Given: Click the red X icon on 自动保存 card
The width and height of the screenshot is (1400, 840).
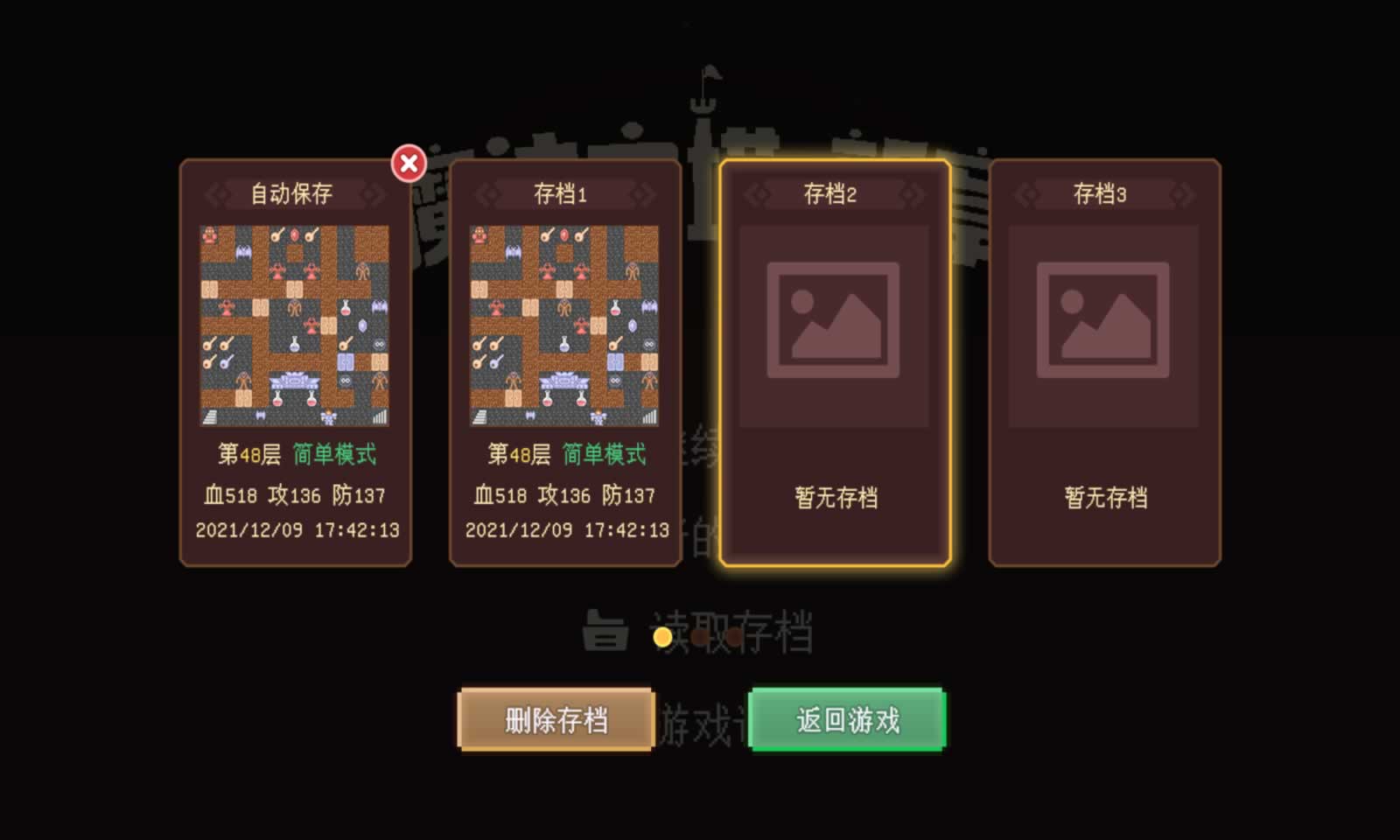Looking at the screenshot, I should click(x=408, y=163).
